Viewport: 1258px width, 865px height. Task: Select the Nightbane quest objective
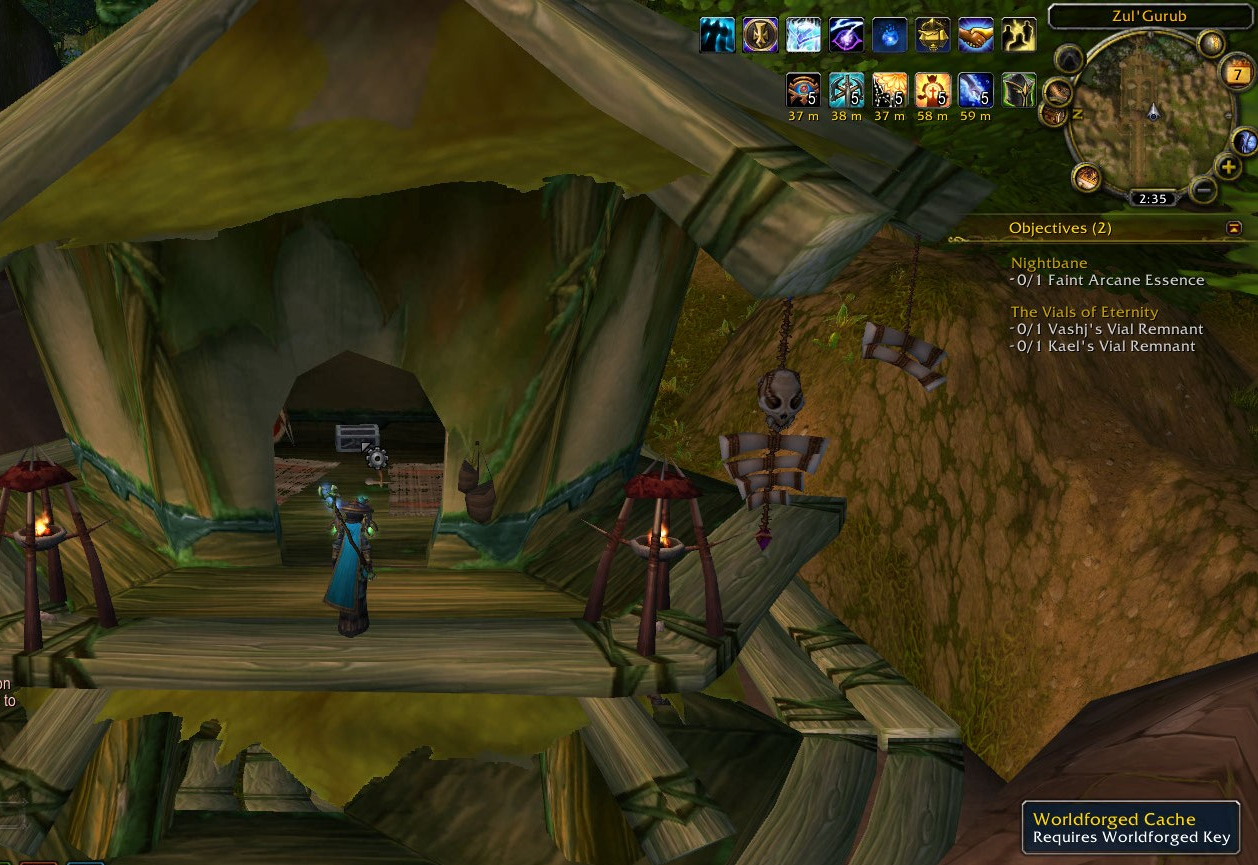click(x=1049, y=263)
